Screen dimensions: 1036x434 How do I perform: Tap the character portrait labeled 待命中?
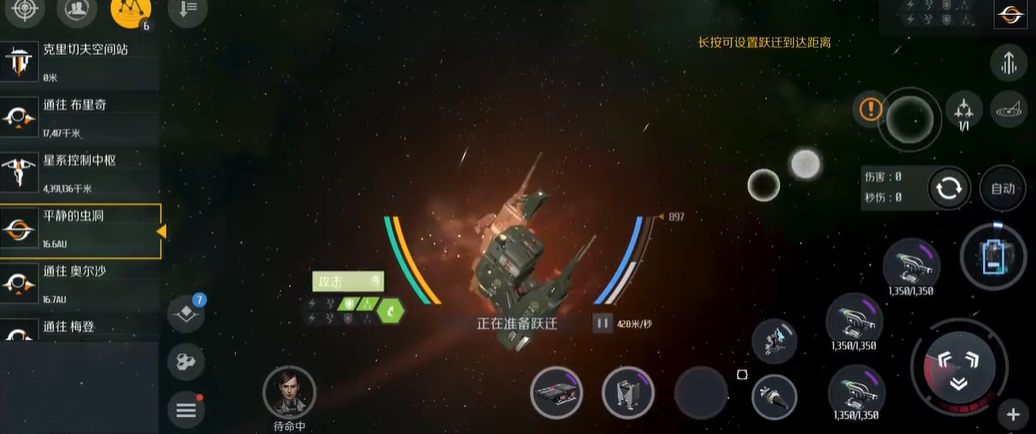[289, 391]
